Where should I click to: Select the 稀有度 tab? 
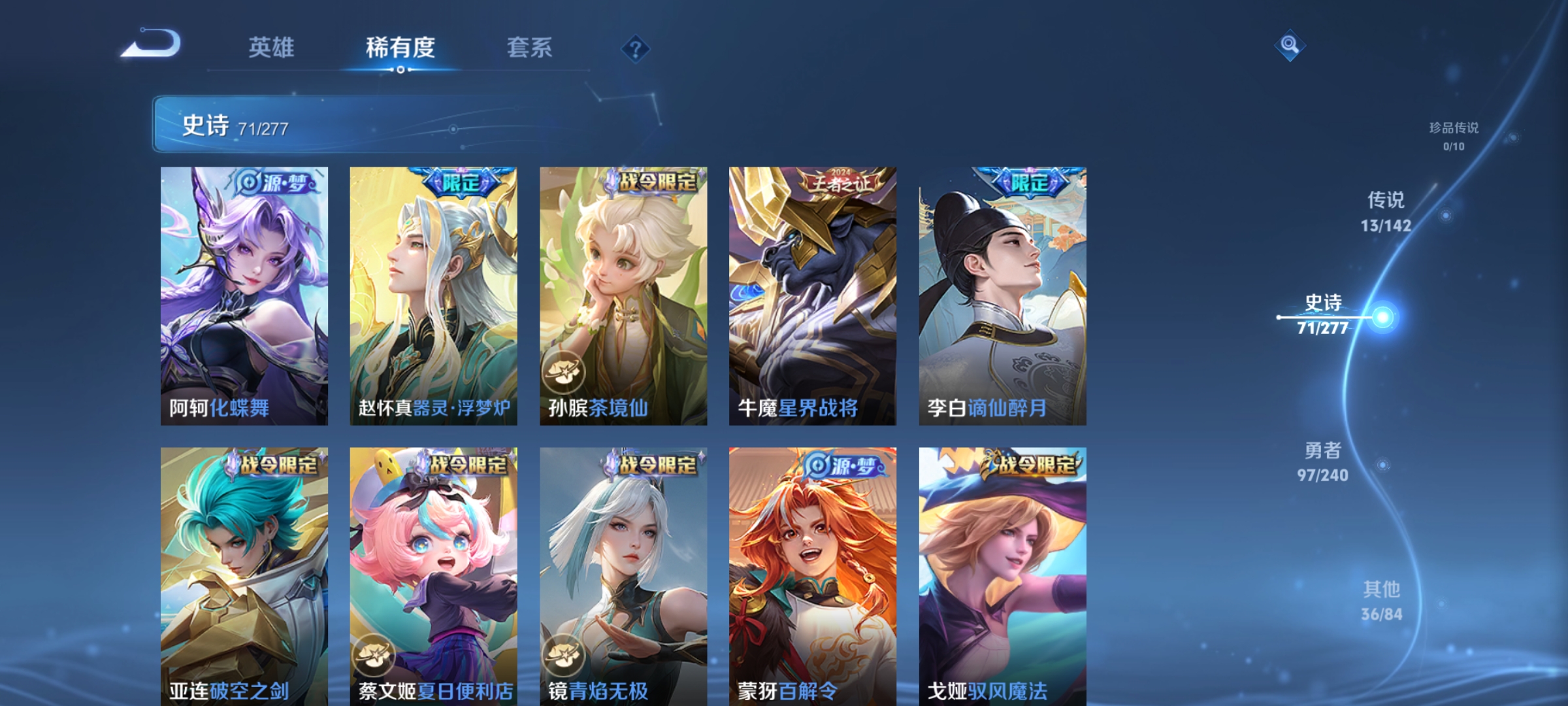tap(400, 48)
